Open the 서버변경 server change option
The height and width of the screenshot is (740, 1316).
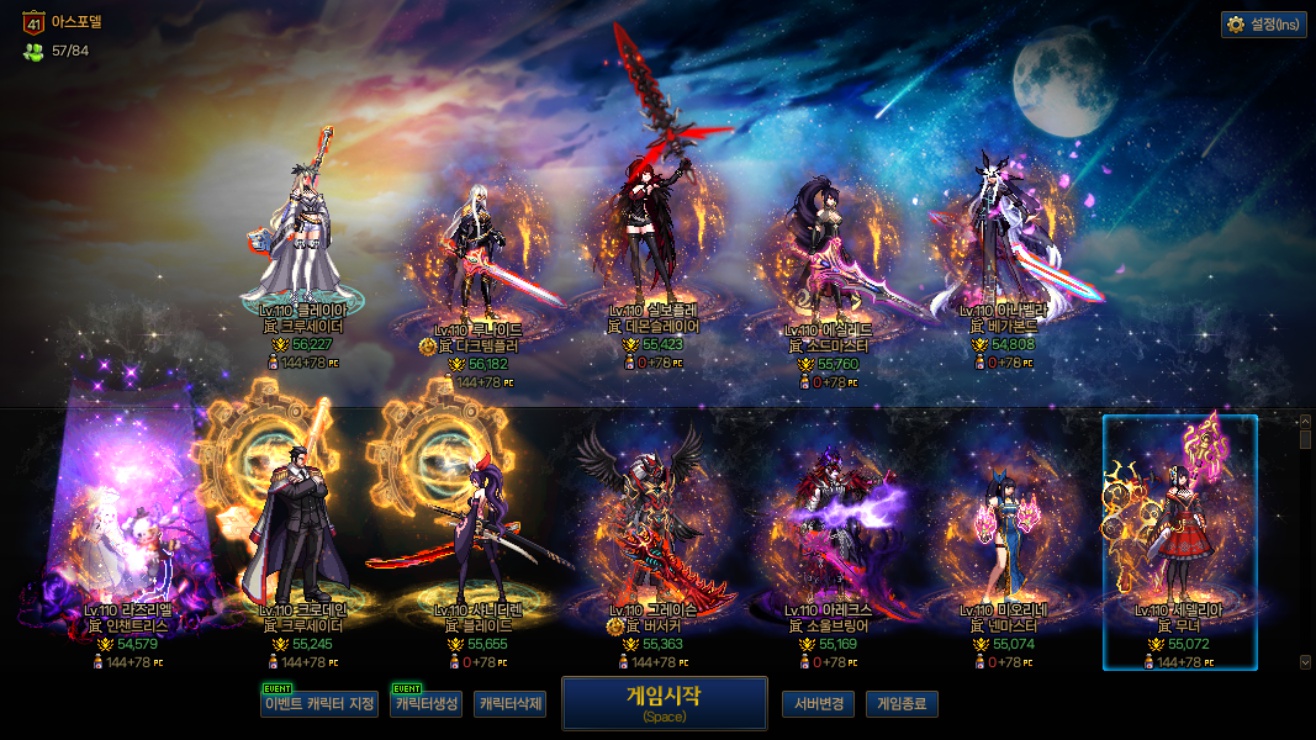pos(818,704)
